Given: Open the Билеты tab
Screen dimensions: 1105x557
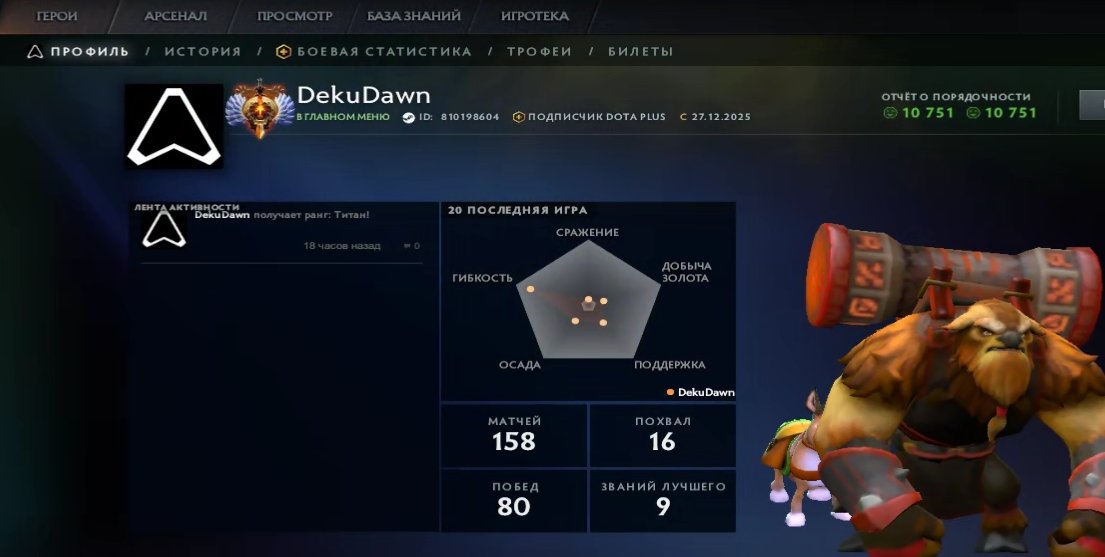Looking at the screenshot, I should [640, 52].
